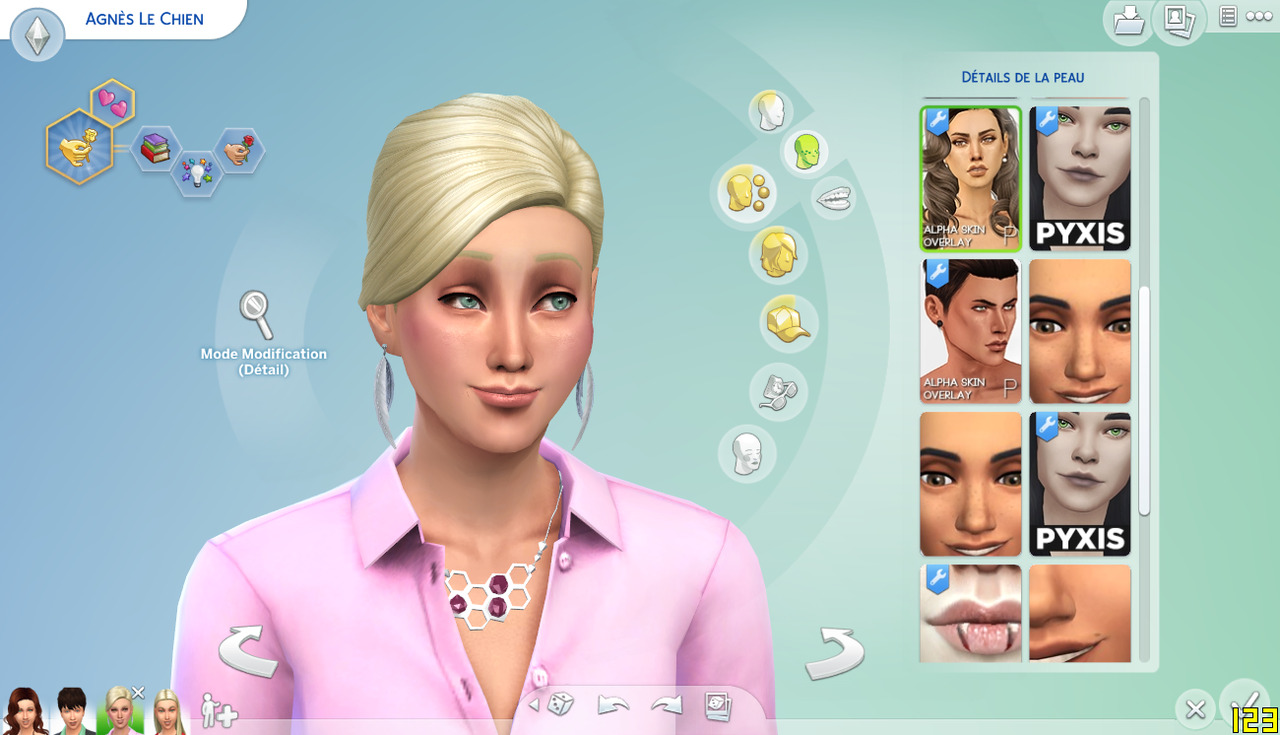
Task: Open the hats category
Action: tap(788, 322)
